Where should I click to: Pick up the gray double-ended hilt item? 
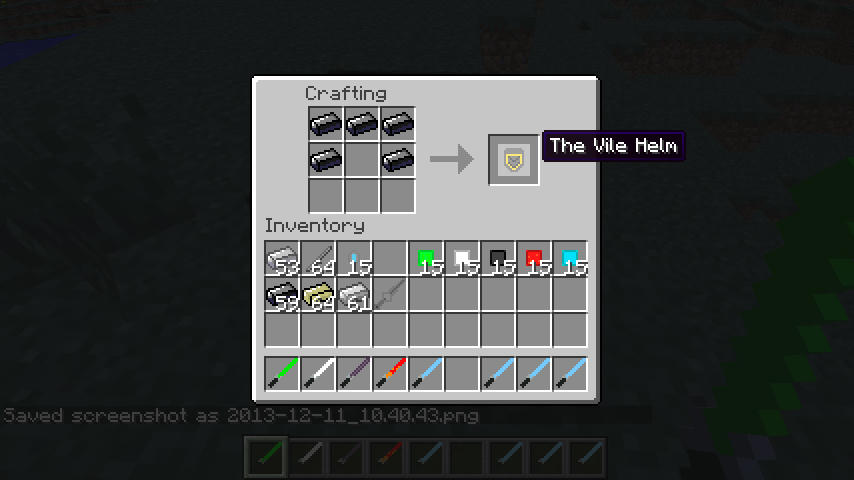pos(391,296)
